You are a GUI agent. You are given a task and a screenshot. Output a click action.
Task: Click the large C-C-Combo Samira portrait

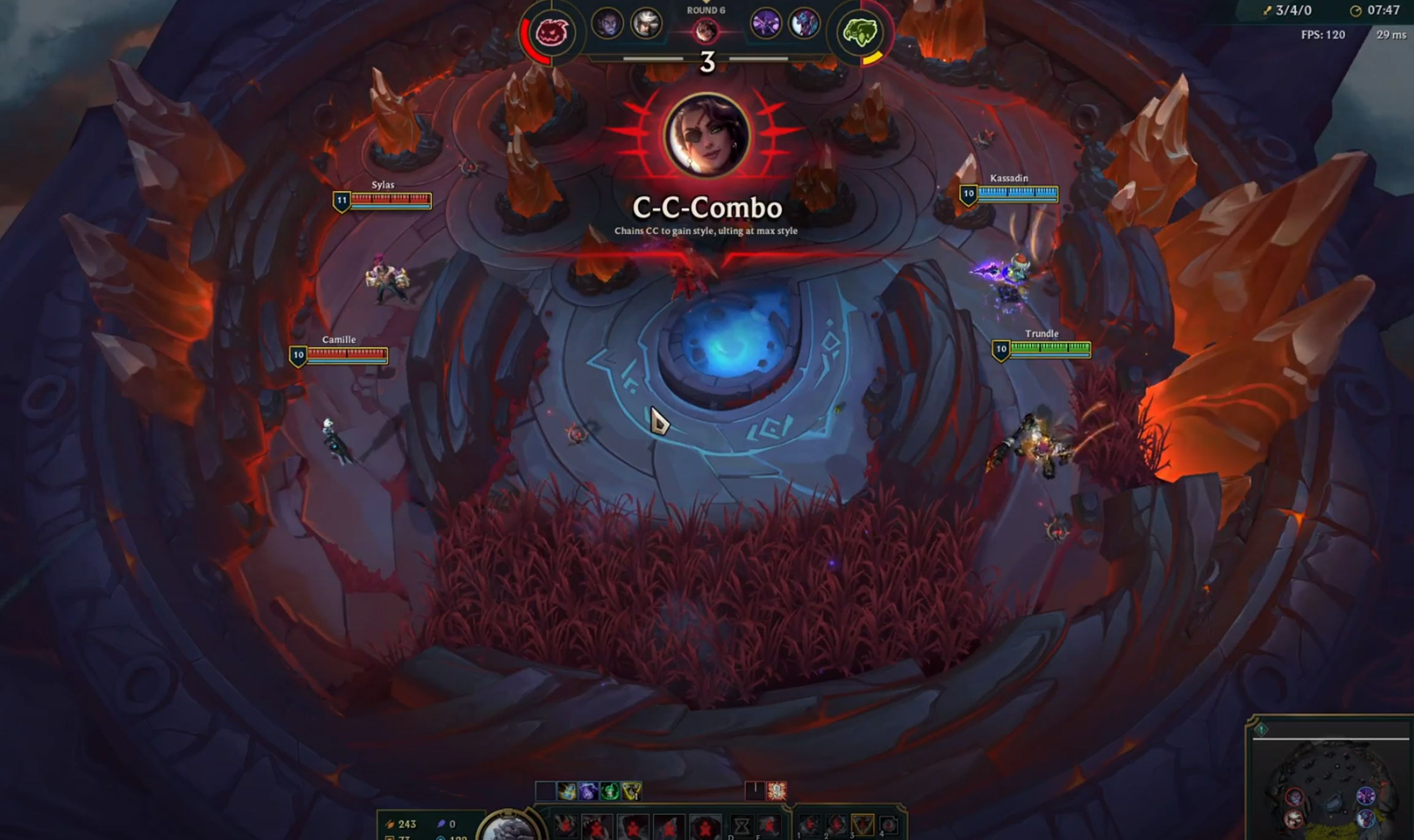click(x=708, y=135)
